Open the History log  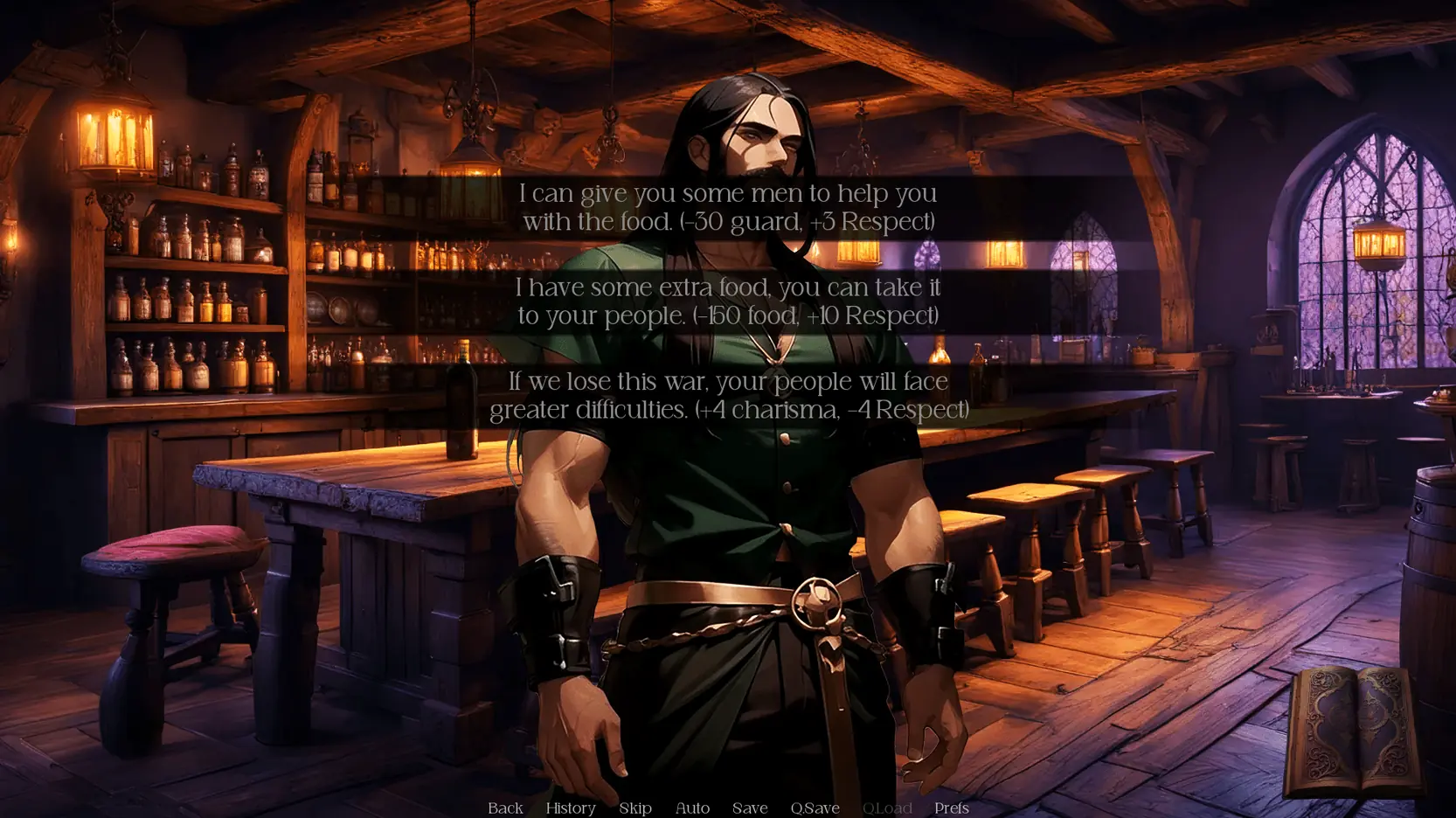point(571,808)
